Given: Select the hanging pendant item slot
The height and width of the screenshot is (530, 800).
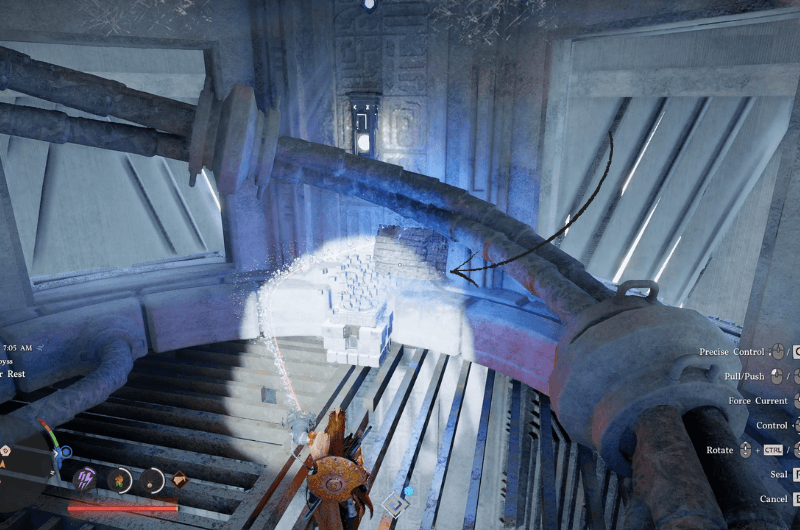Looking at the screenshot, I should [152, 480].
